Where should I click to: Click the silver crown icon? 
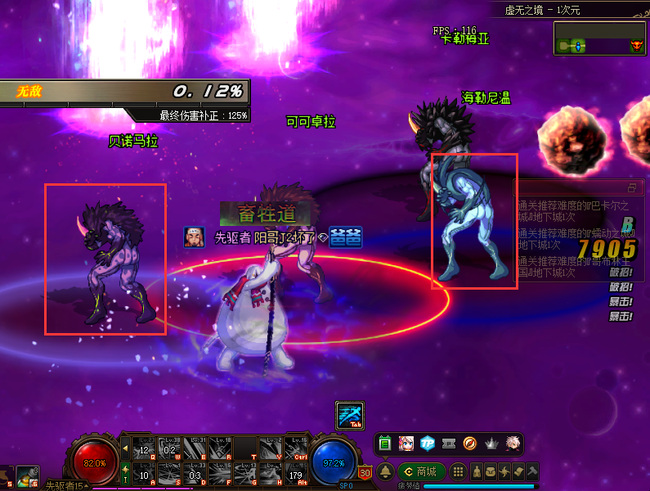point(490,443)
